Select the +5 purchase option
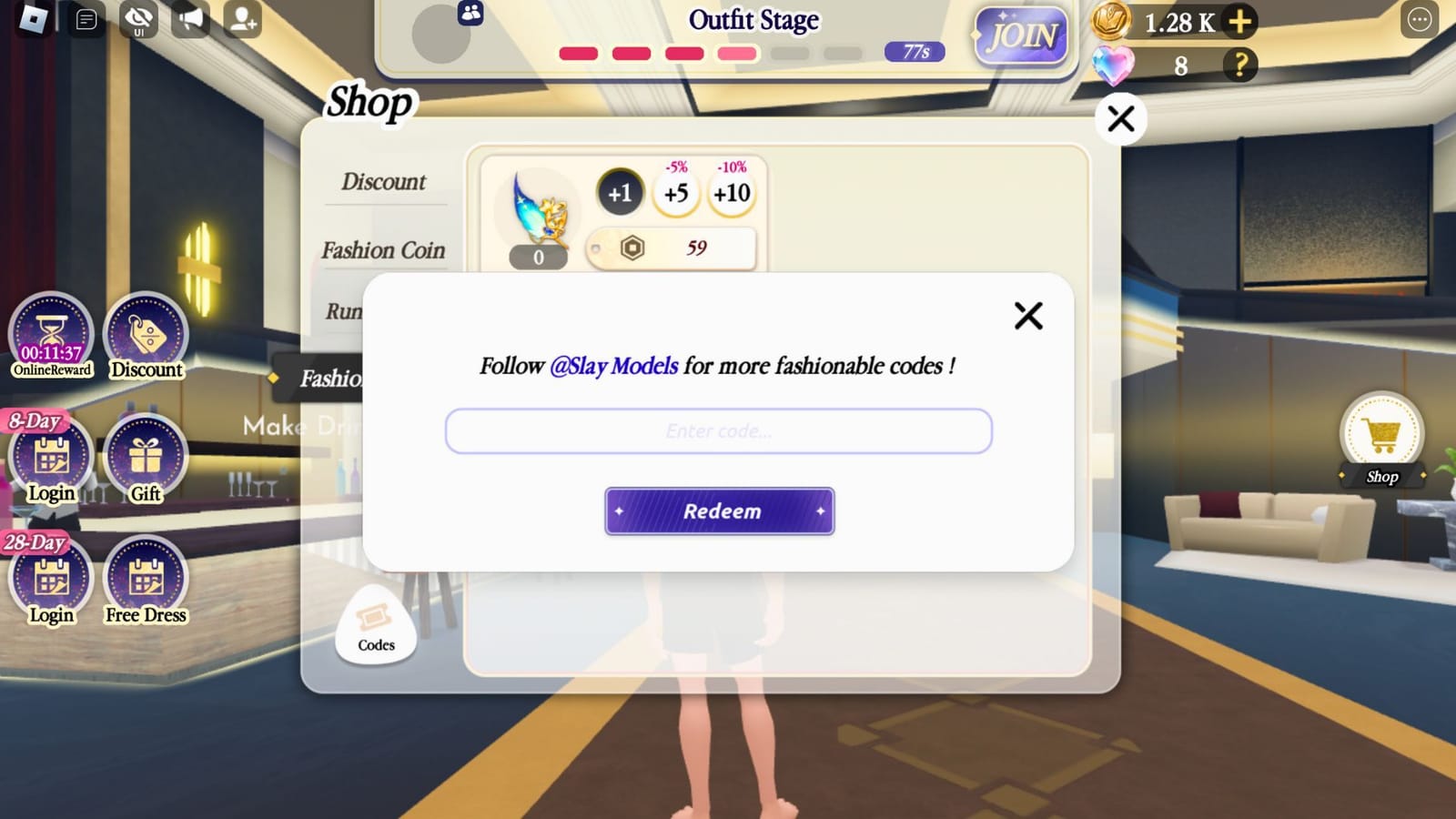1456x819 pixels. 676,192
